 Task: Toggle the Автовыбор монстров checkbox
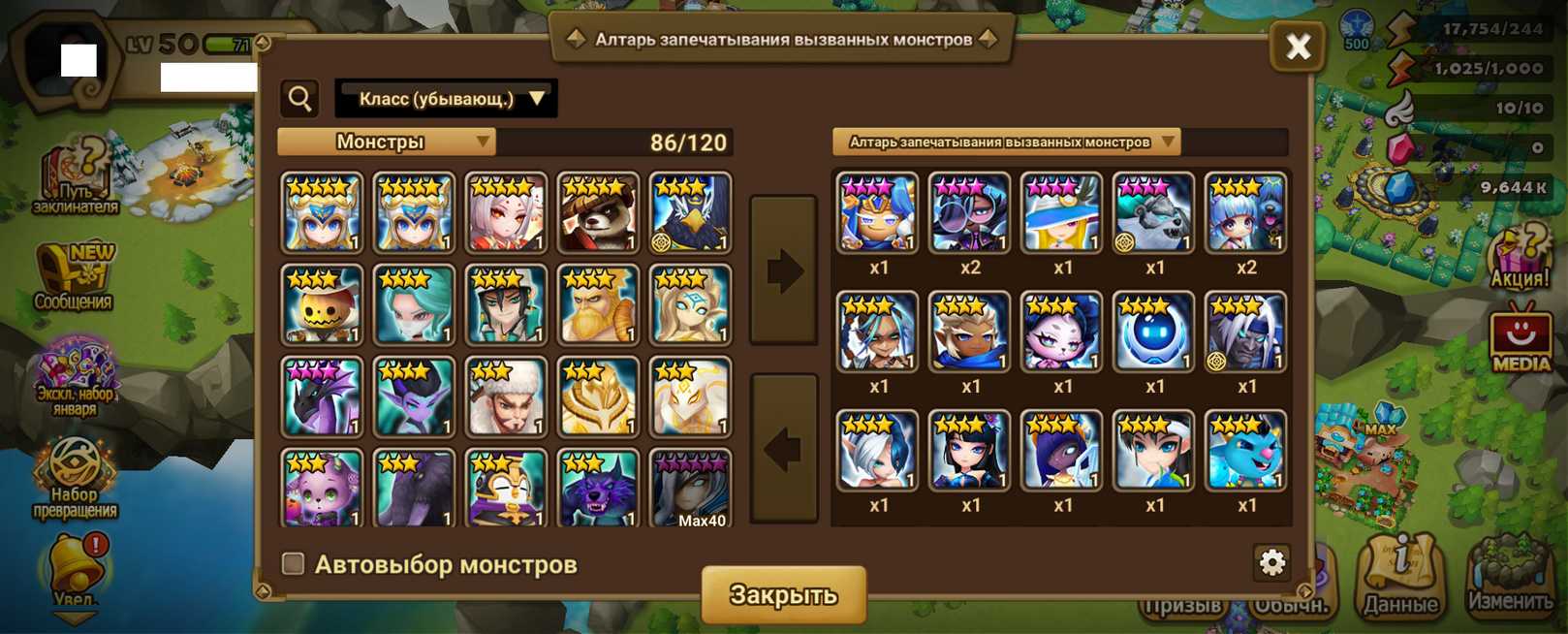[293, 563]
